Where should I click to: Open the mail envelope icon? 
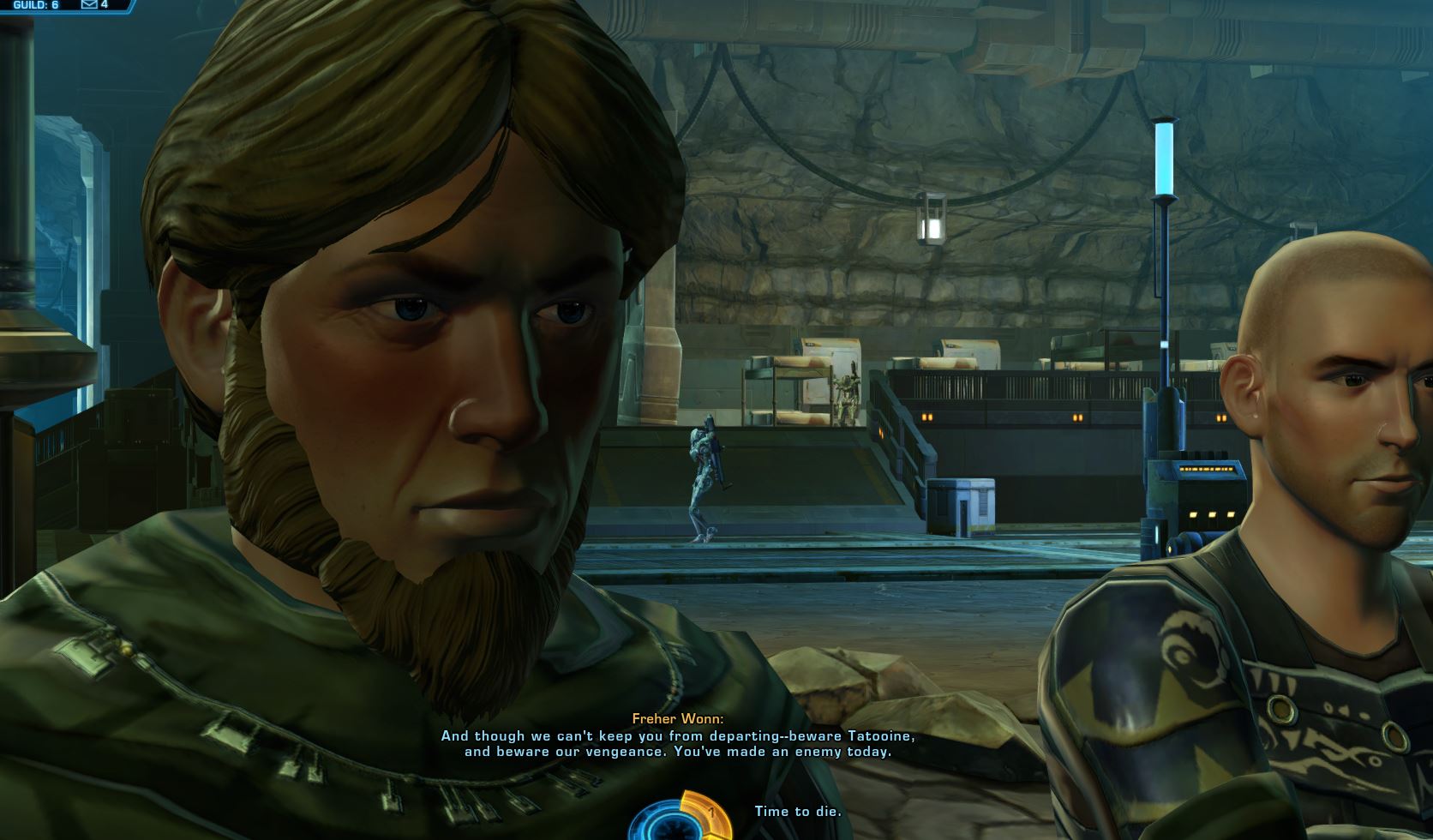pos(89,5)
